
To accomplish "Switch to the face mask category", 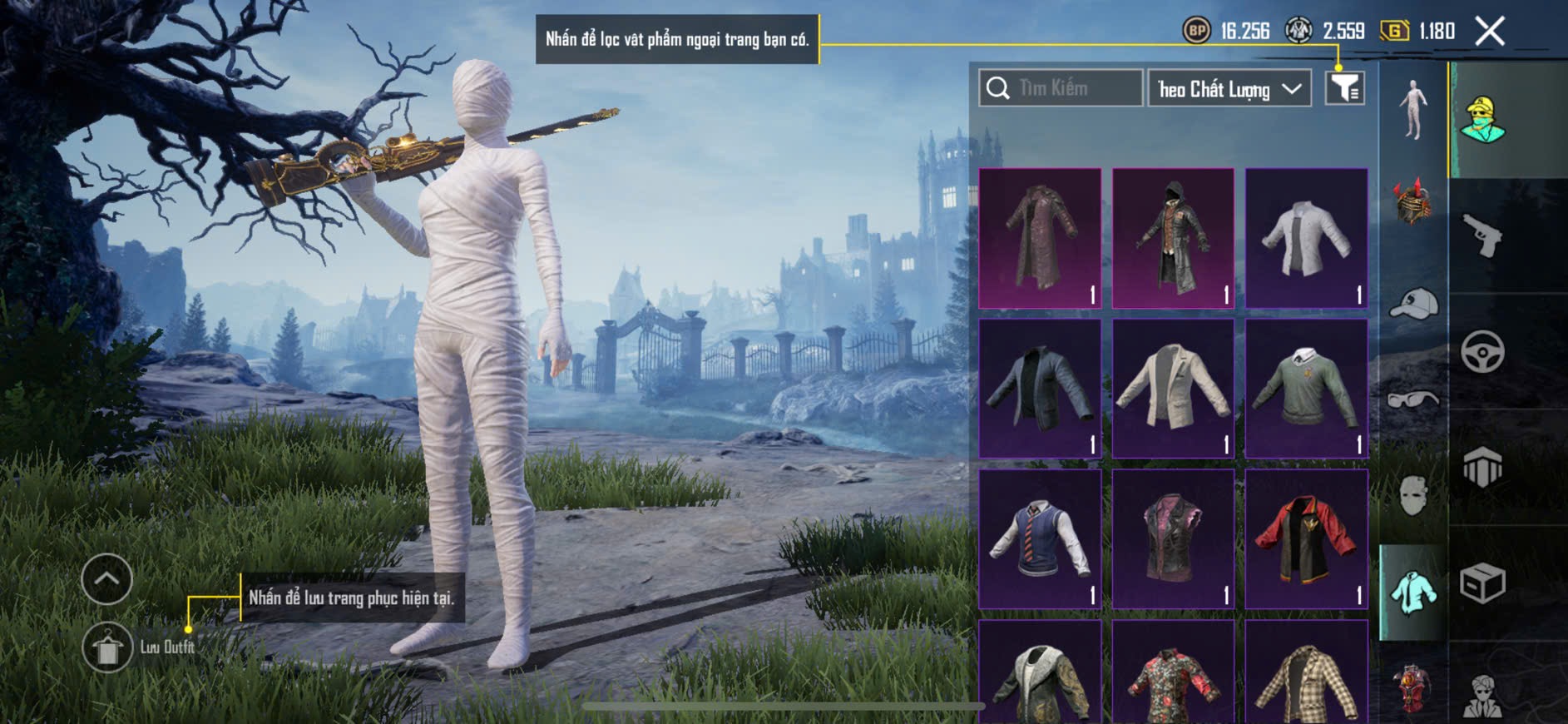I will 1413,495.
